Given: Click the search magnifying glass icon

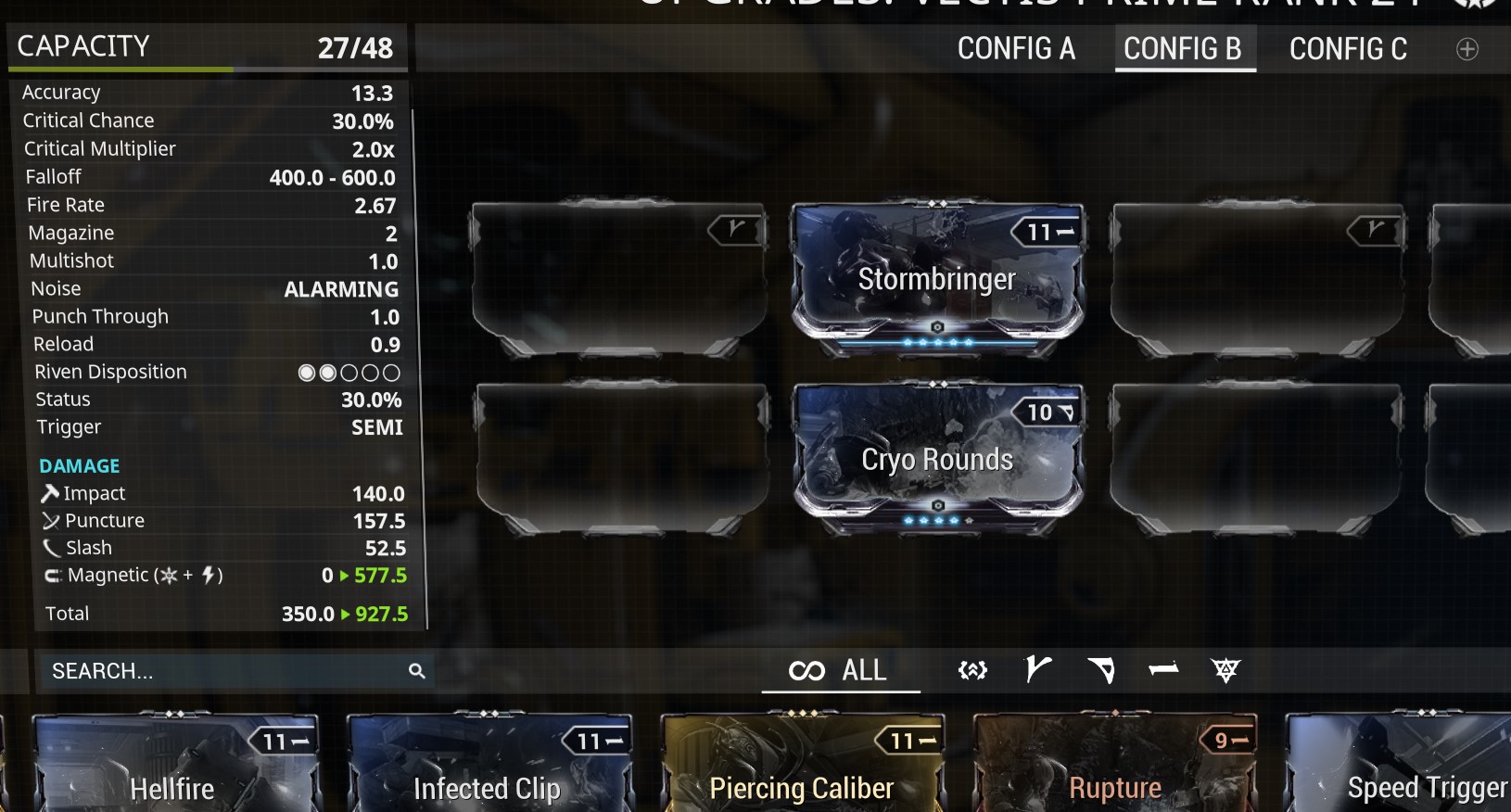Looking at the screenshot, I should tap(417, 671).
